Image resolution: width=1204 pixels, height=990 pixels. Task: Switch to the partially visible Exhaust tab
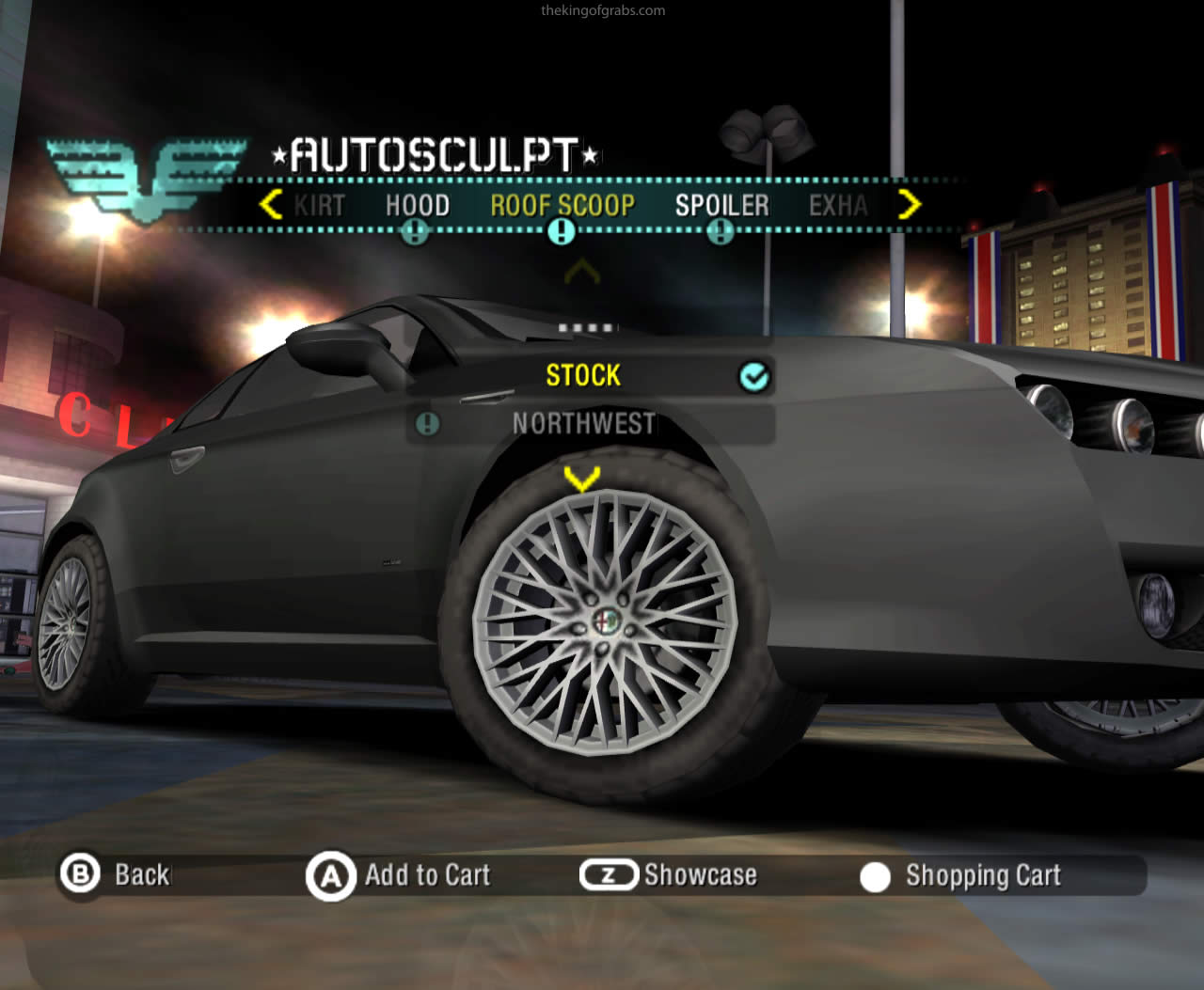(x=838, y=205)
